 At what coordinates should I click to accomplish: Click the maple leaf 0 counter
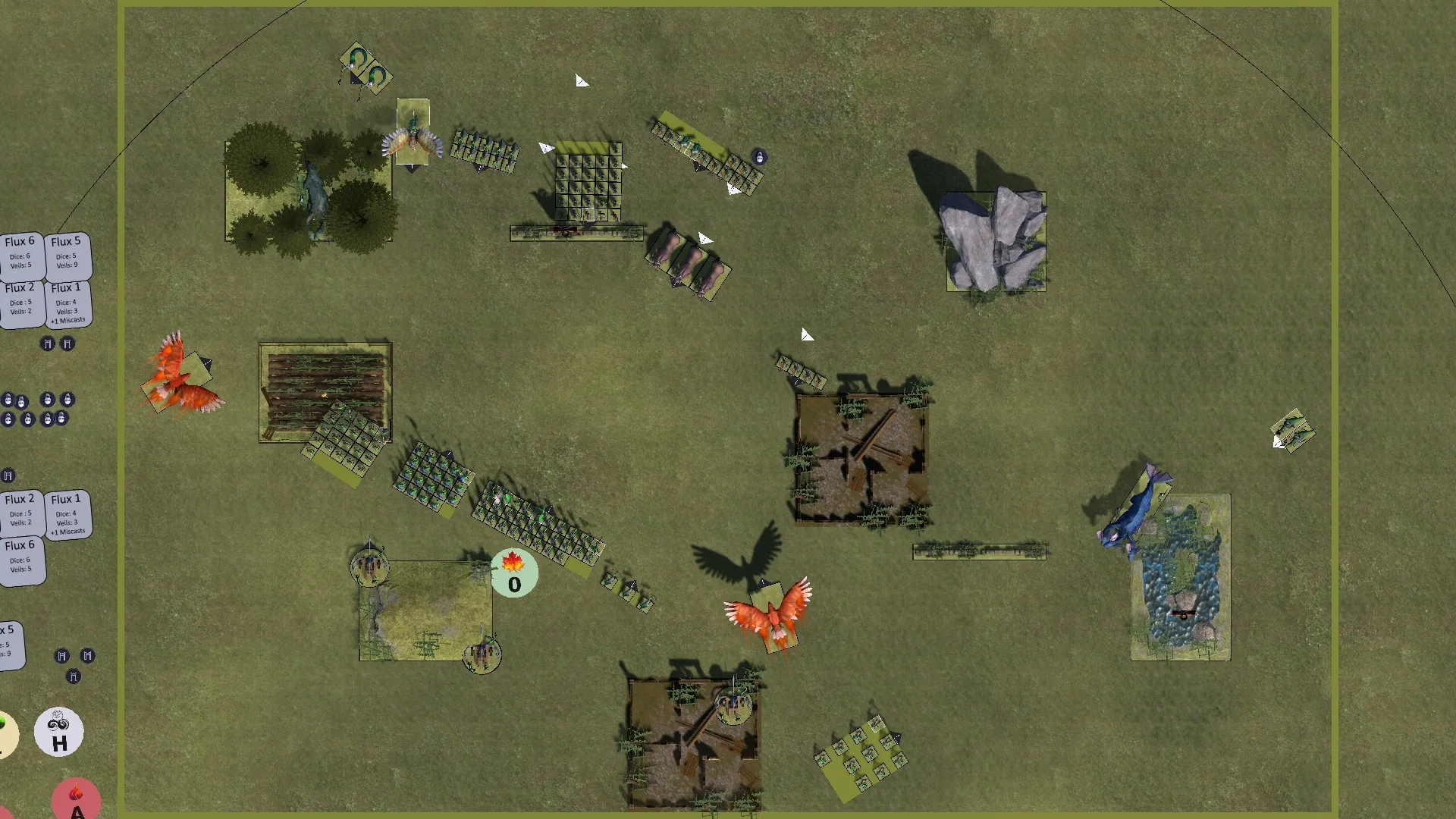tap(514, 574)
